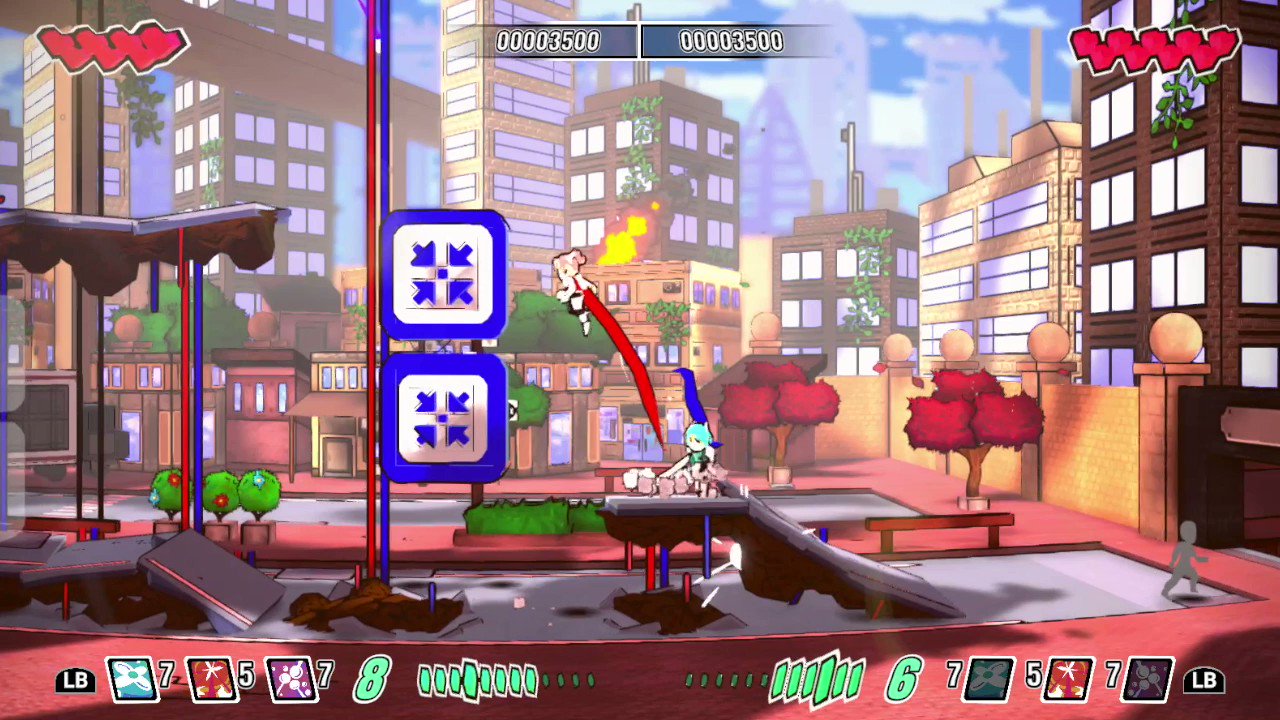
Task: Click the airborne character with the red slash
Action: coord(572,285)
